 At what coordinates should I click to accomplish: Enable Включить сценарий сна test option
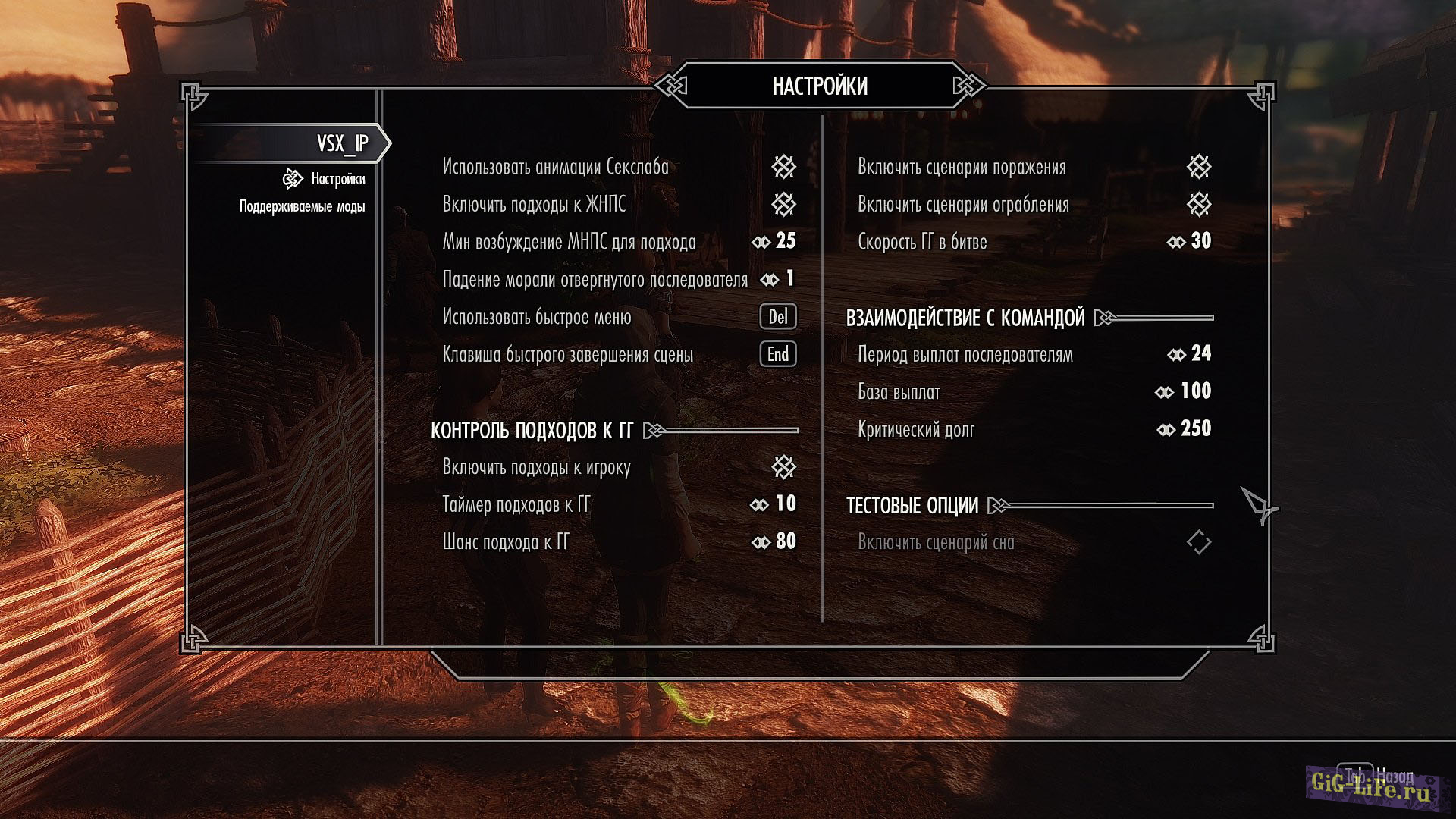[x=1199, y=542]
